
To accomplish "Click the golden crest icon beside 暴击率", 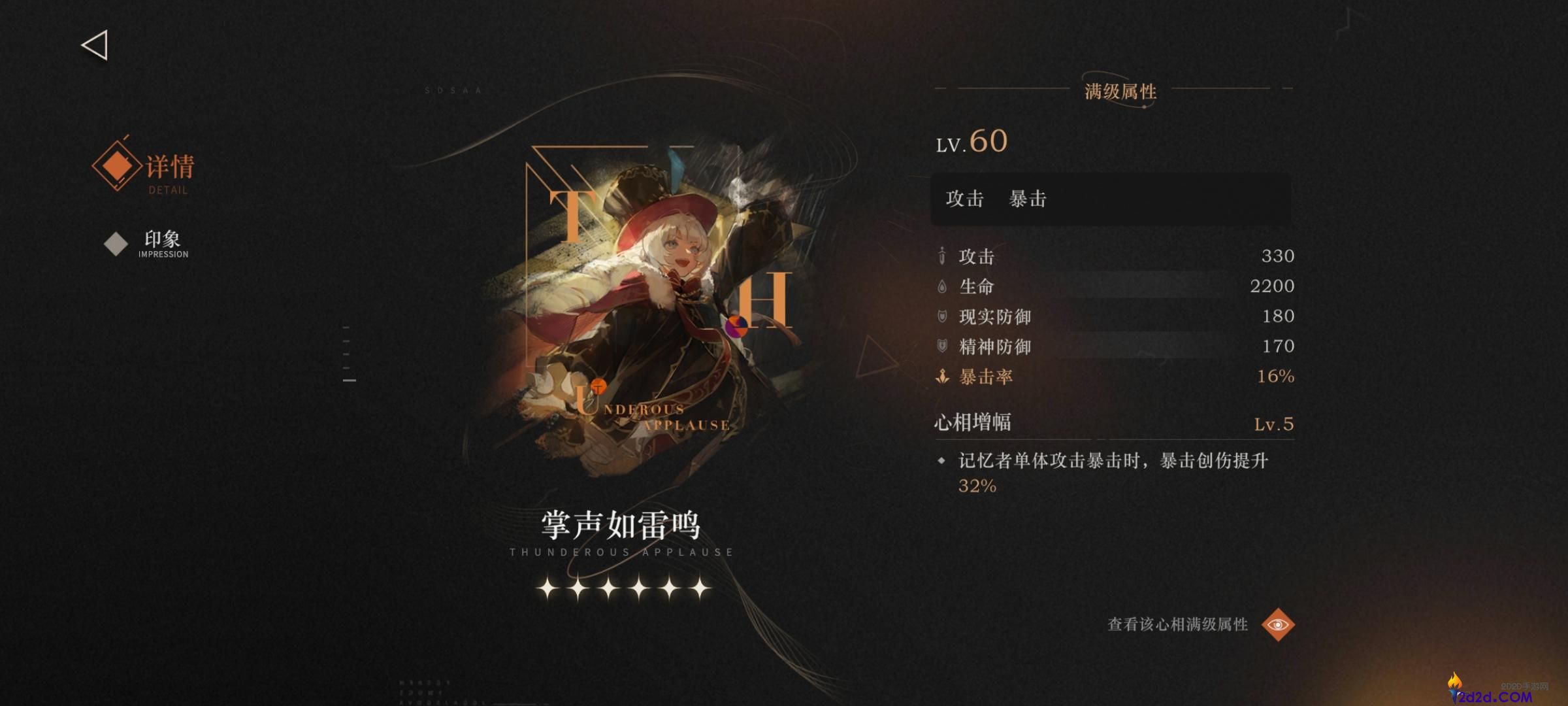I will pyautogui.click(x=941, y=377).
